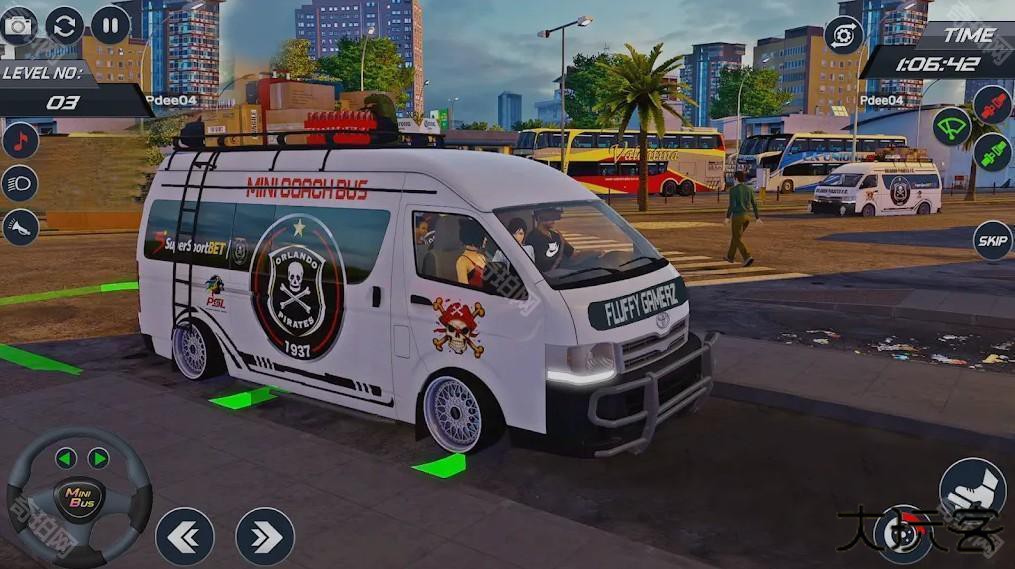Open the gear controls-switch button

[843, 35]
